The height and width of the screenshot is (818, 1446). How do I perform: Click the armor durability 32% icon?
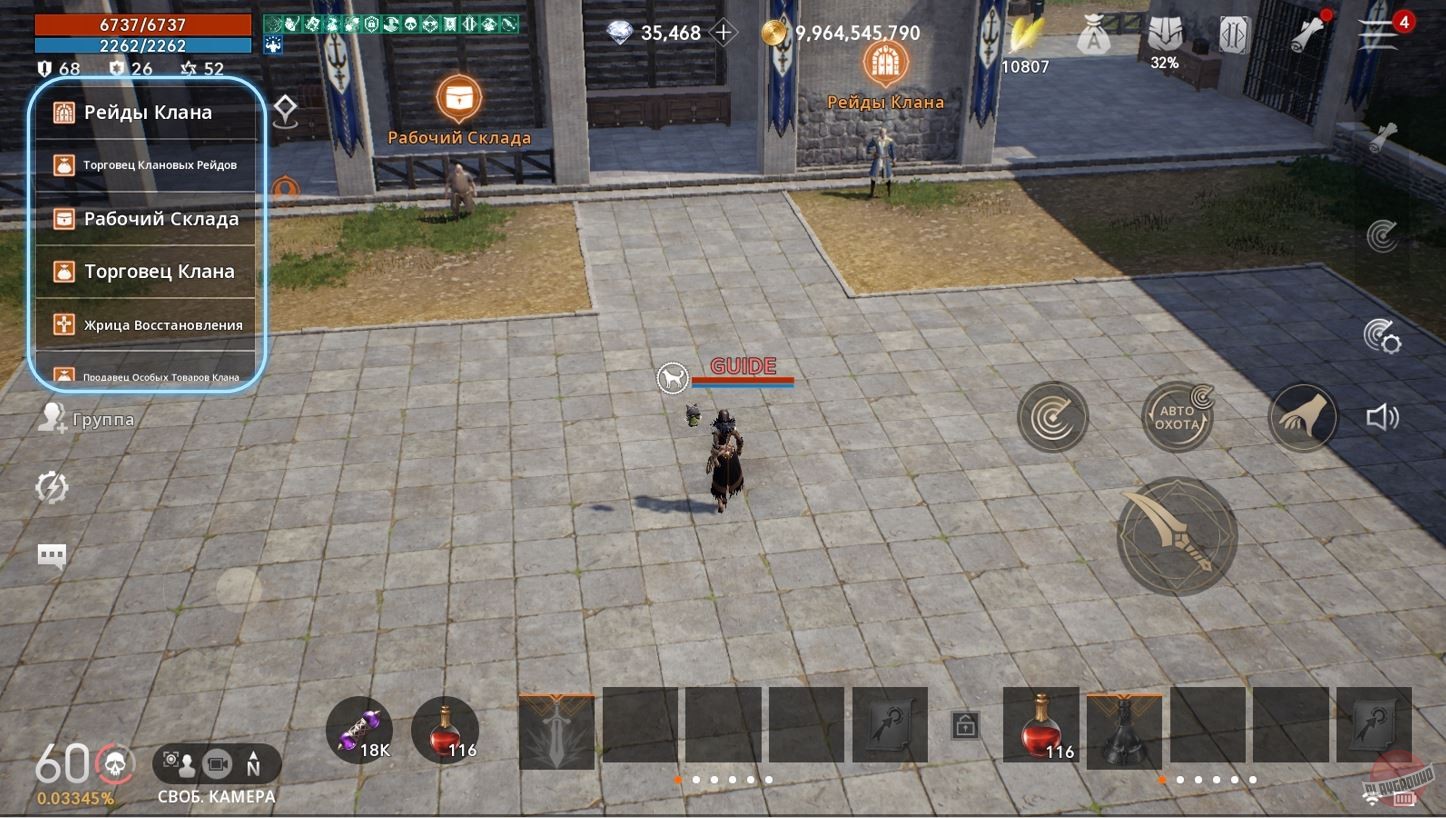[x=1167, y=32]
